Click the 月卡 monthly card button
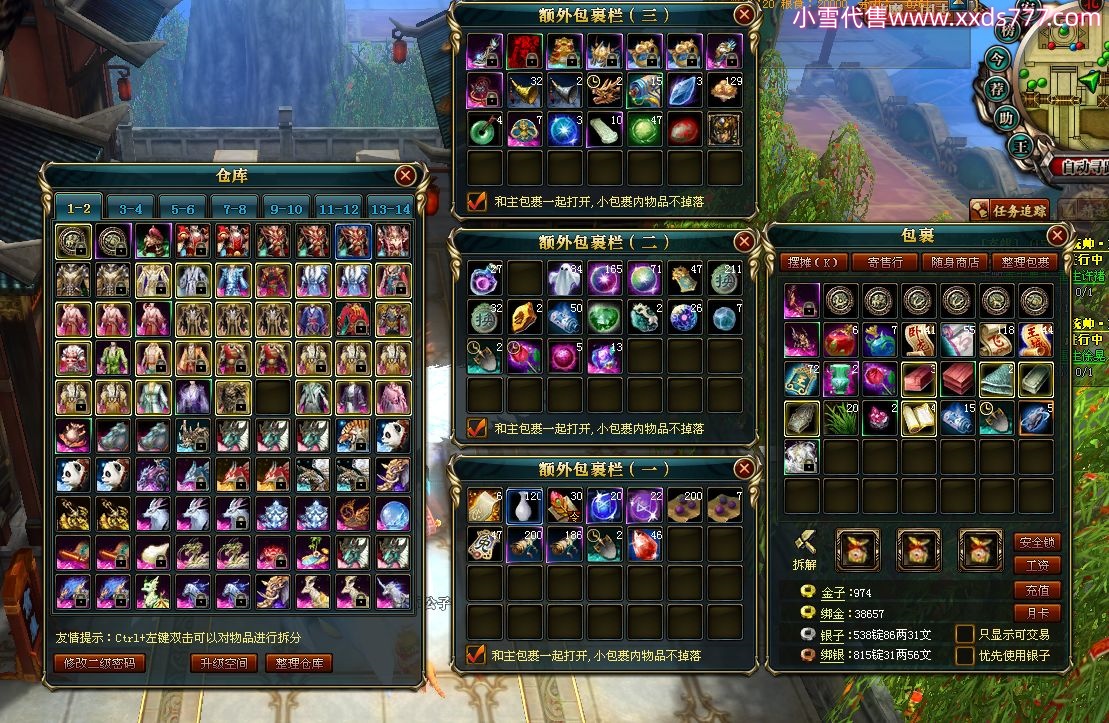This screenshot has height=723, width=1109. pyautogui.click(x=1037, y=613)
